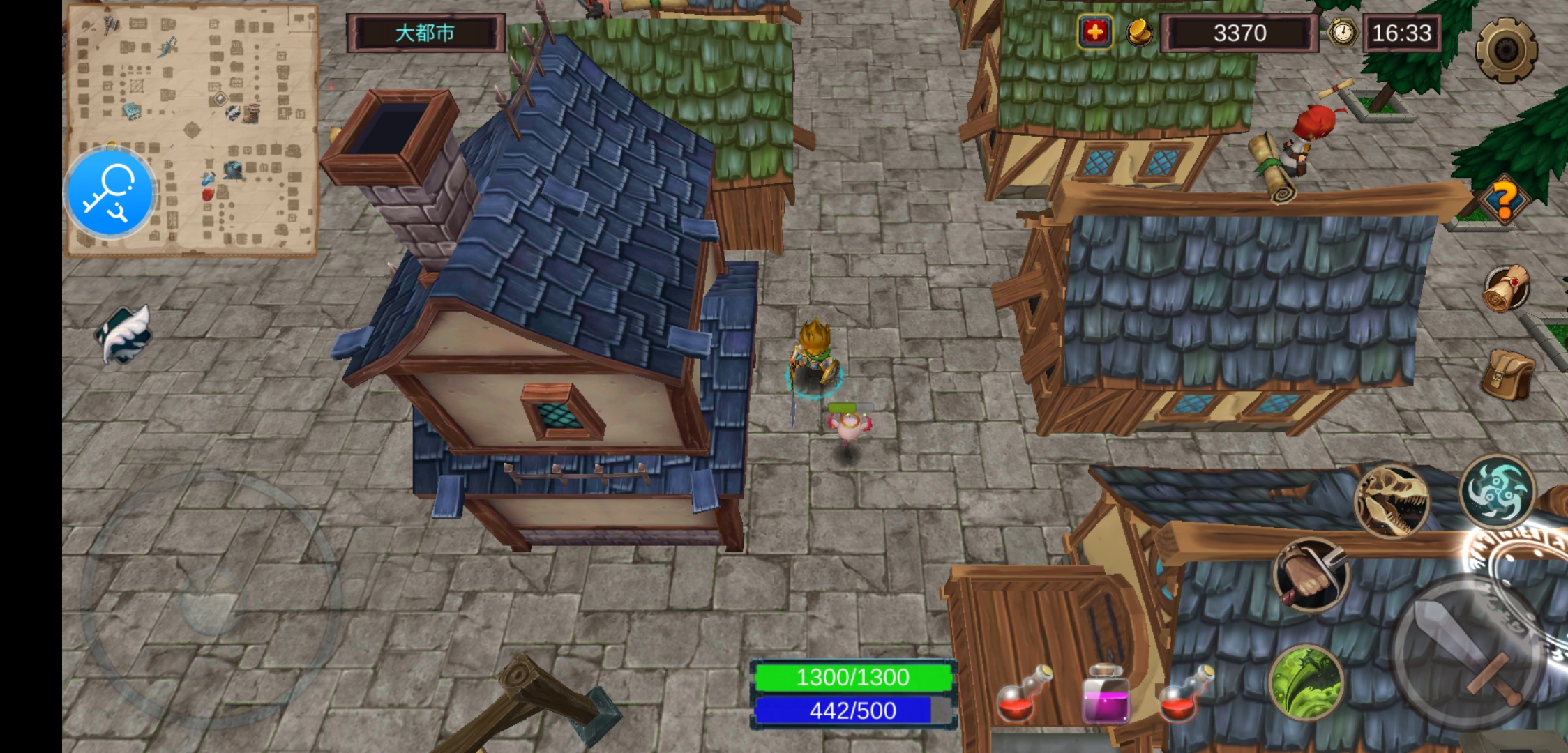The image size is (1568, 753).
Task: Open settings with the gear icon
Action: coord(1506,50)
